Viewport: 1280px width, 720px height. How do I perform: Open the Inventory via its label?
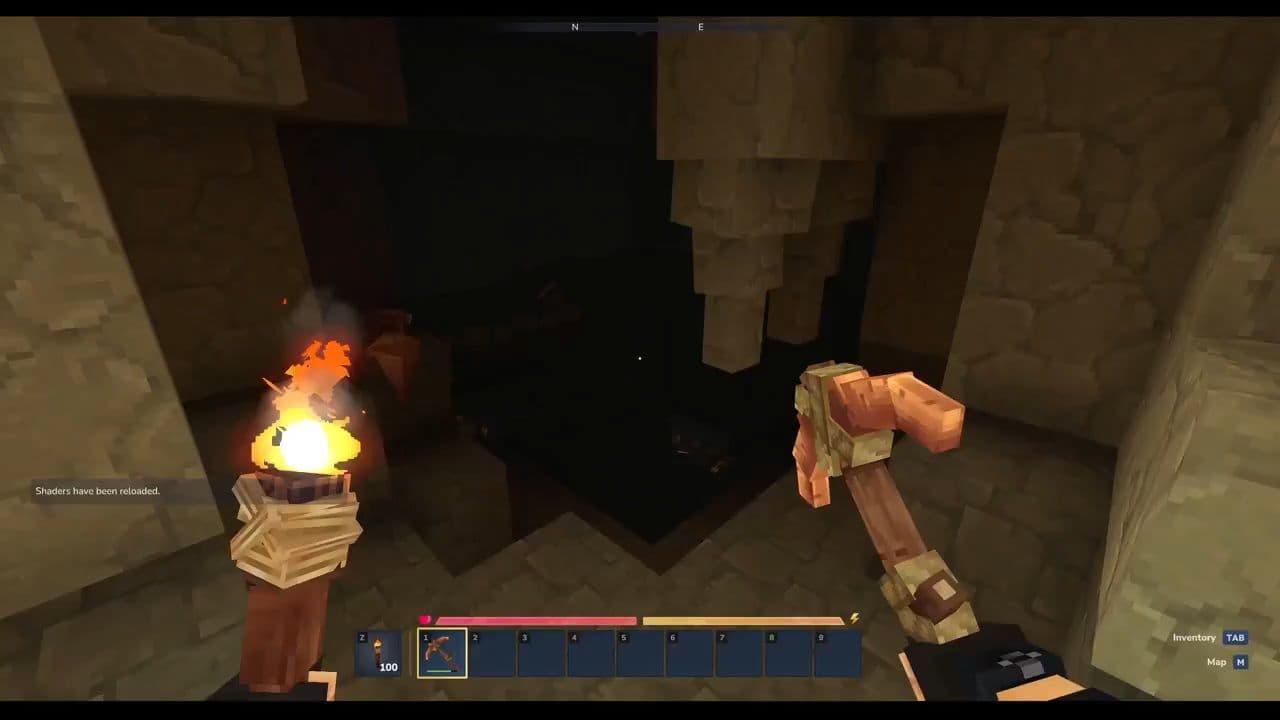tap(1194, 637)
